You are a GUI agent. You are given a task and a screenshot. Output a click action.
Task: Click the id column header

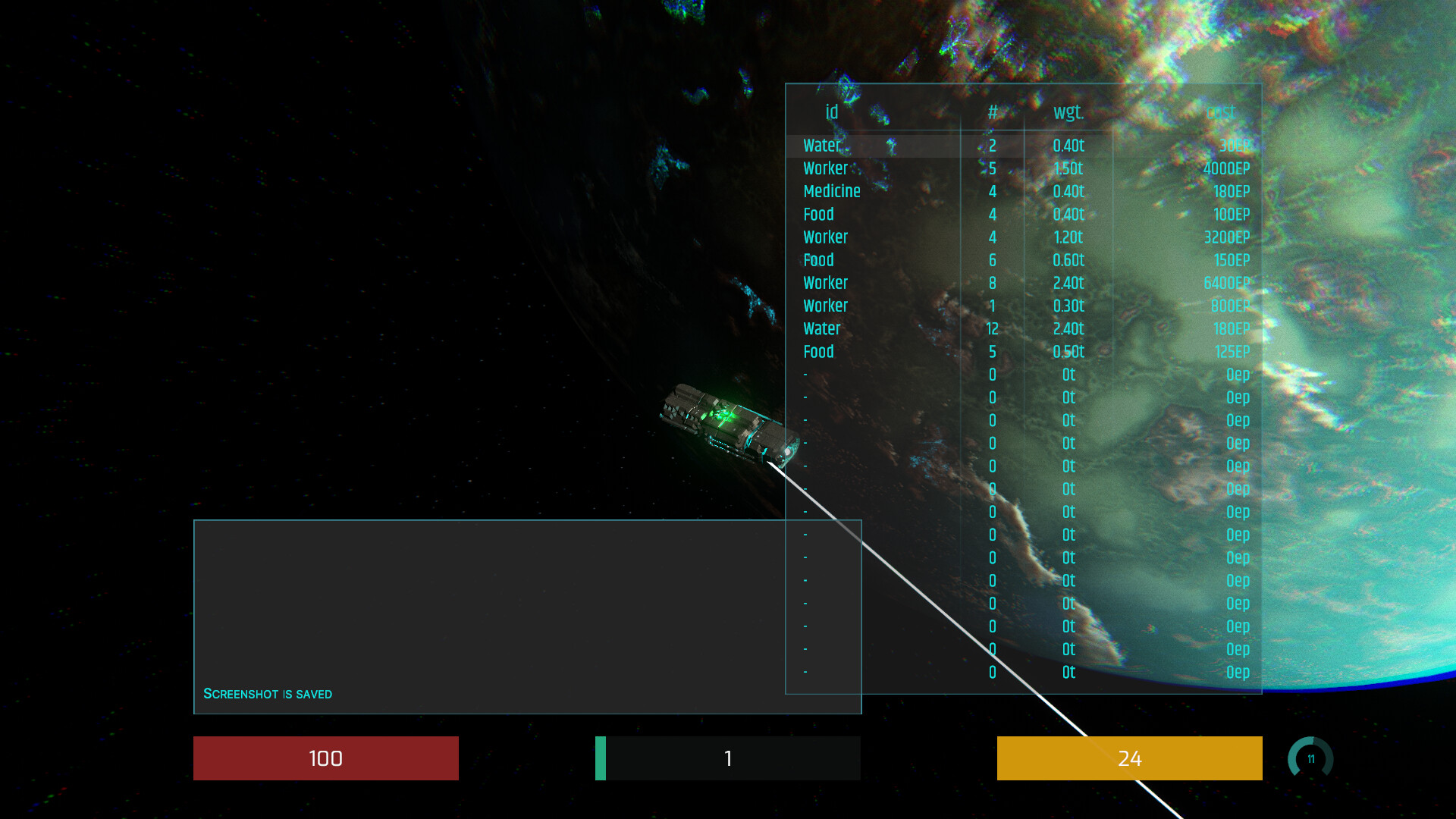tap(831, 111)
